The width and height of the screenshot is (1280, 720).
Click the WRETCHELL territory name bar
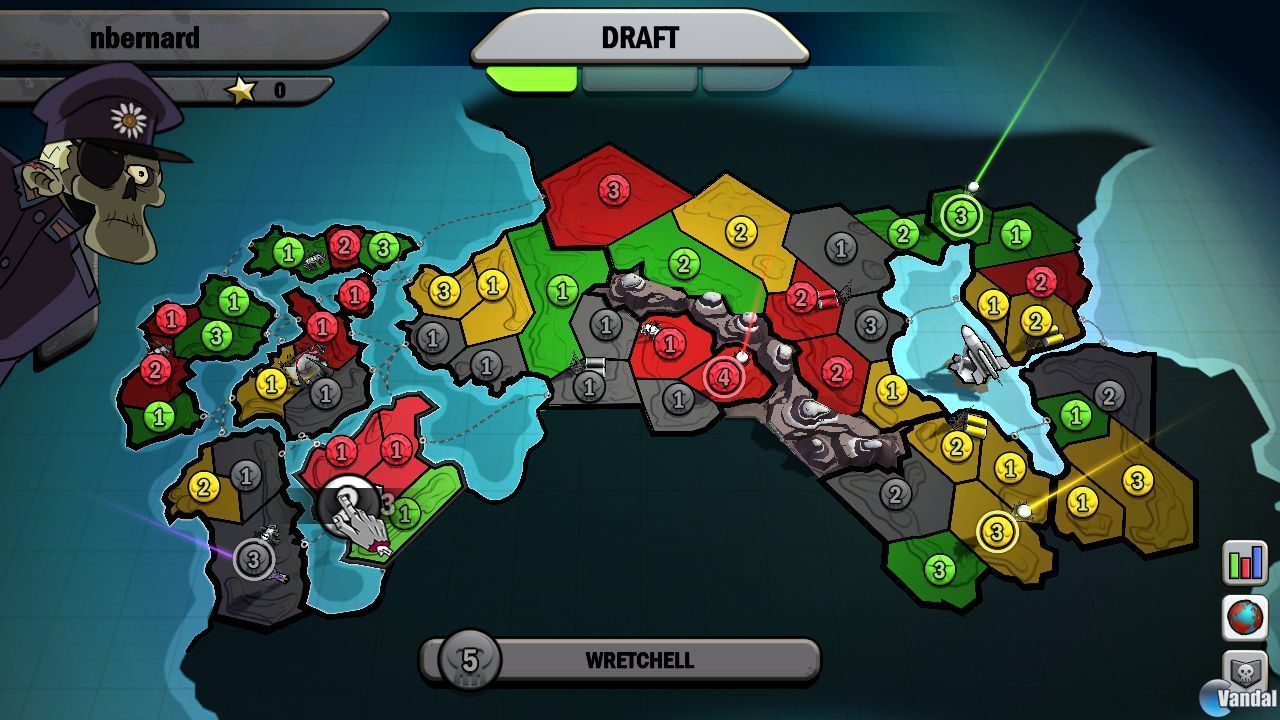point(640,660)
